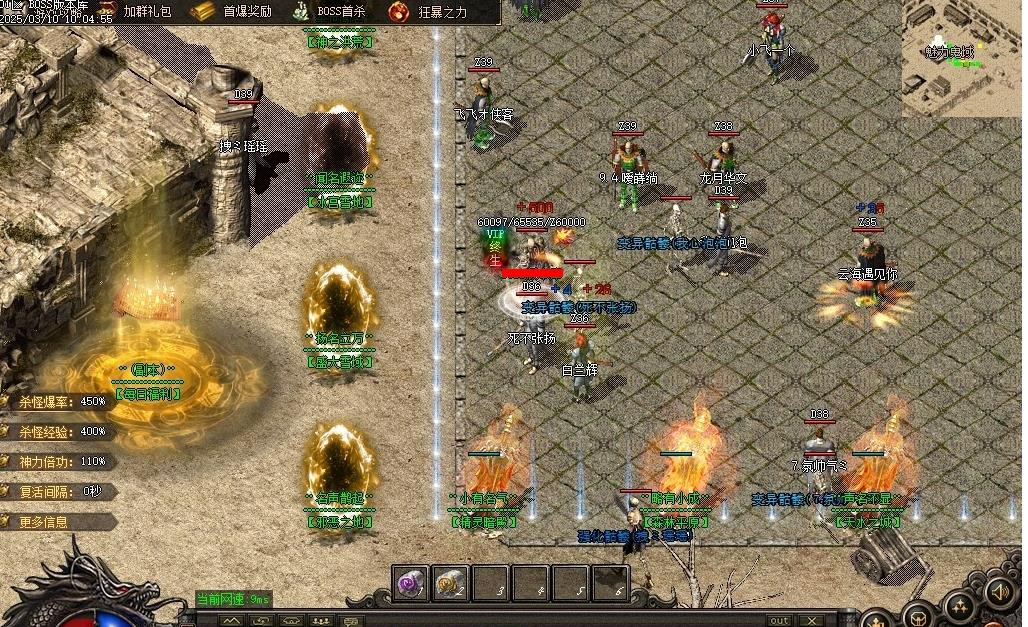This screenshot has height=627, width=1028.
Task: Select the purple scroll in hotbar slot 1
Action: tap(410, 583)
